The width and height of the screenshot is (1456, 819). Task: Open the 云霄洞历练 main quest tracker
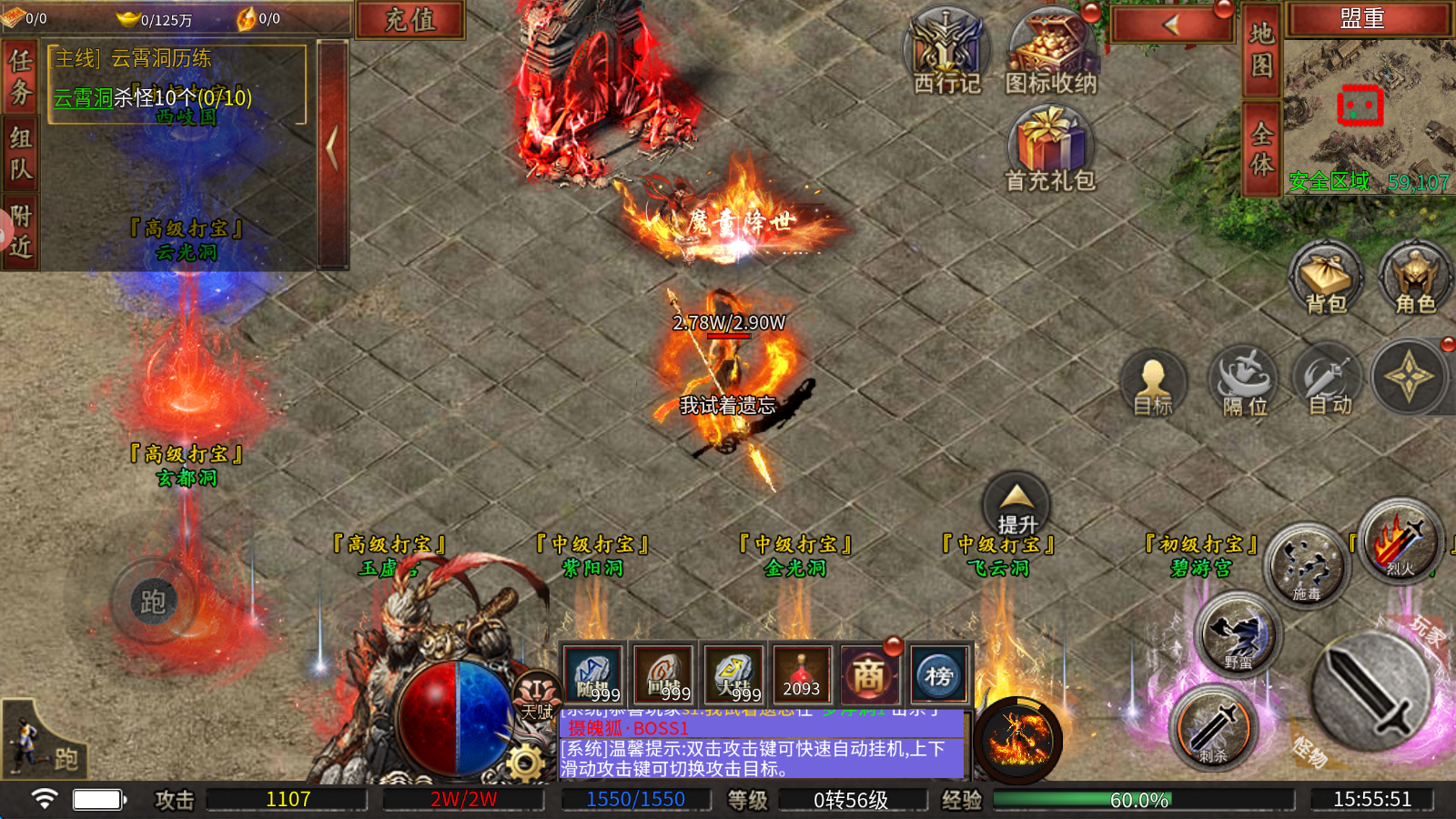coord(177,84)
